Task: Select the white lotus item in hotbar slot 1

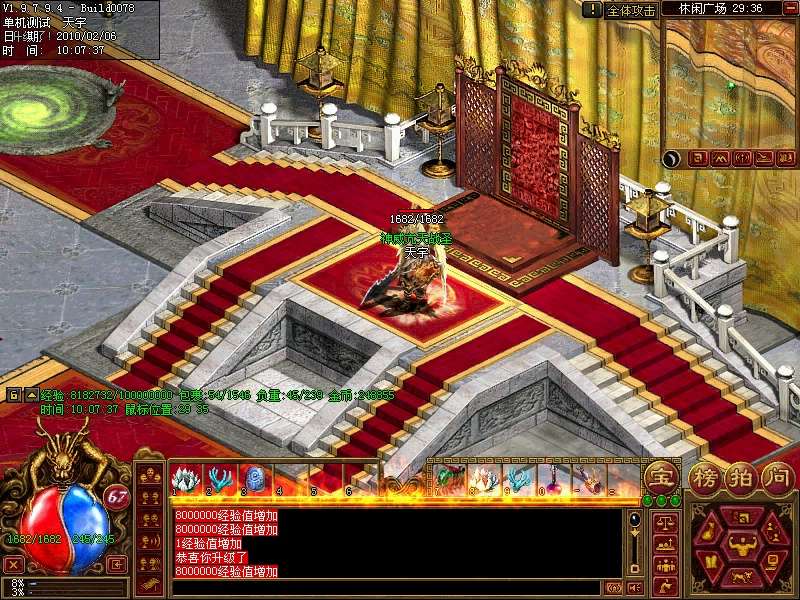Action: [x=185, y=478]
